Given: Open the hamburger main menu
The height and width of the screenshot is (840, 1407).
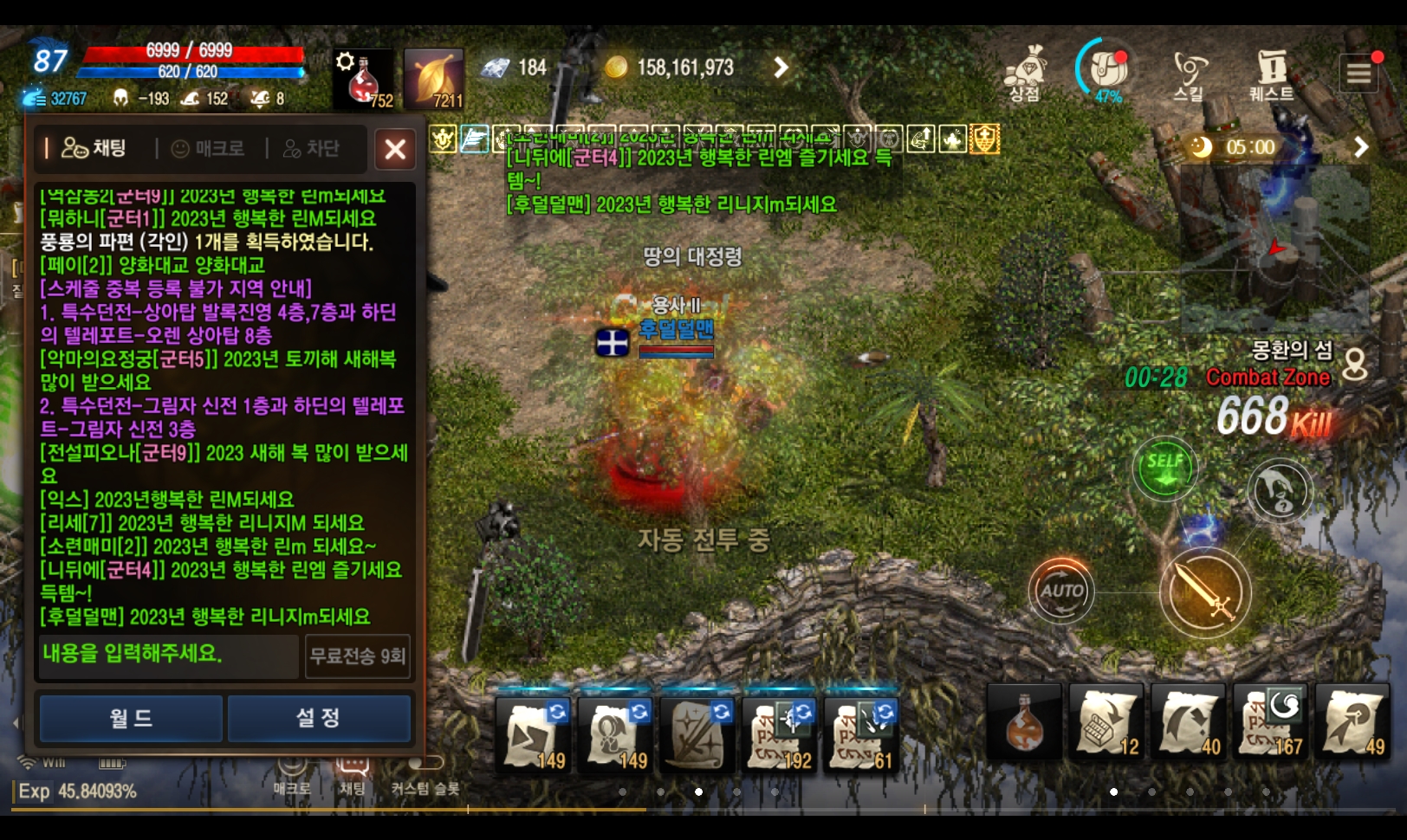Looking at the screenshot, I should tap(1358, 74).
